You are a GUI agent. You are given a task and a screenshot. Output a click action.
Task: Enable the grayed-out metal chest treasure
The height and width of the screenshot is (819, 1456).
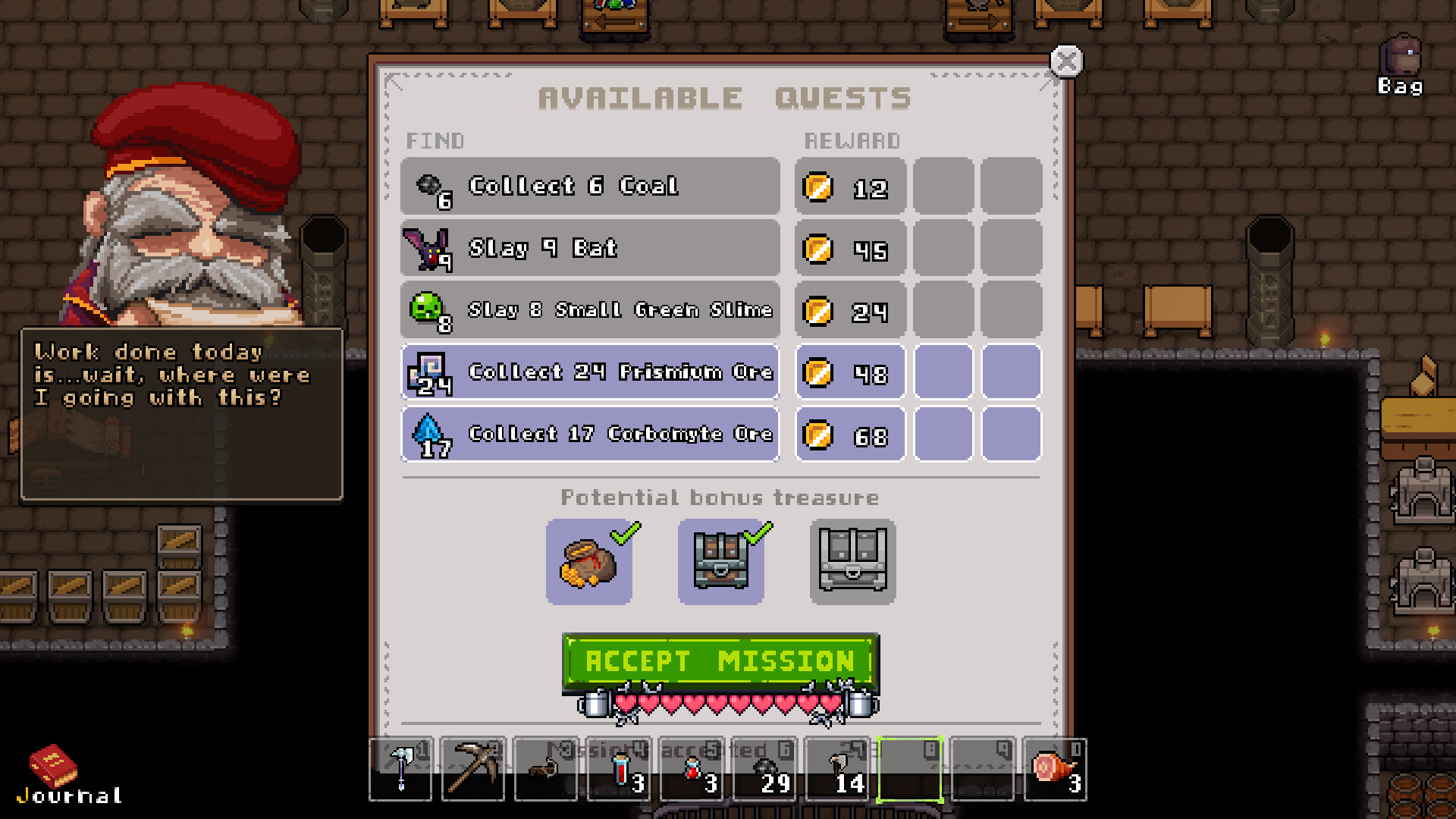pos(852,561)
